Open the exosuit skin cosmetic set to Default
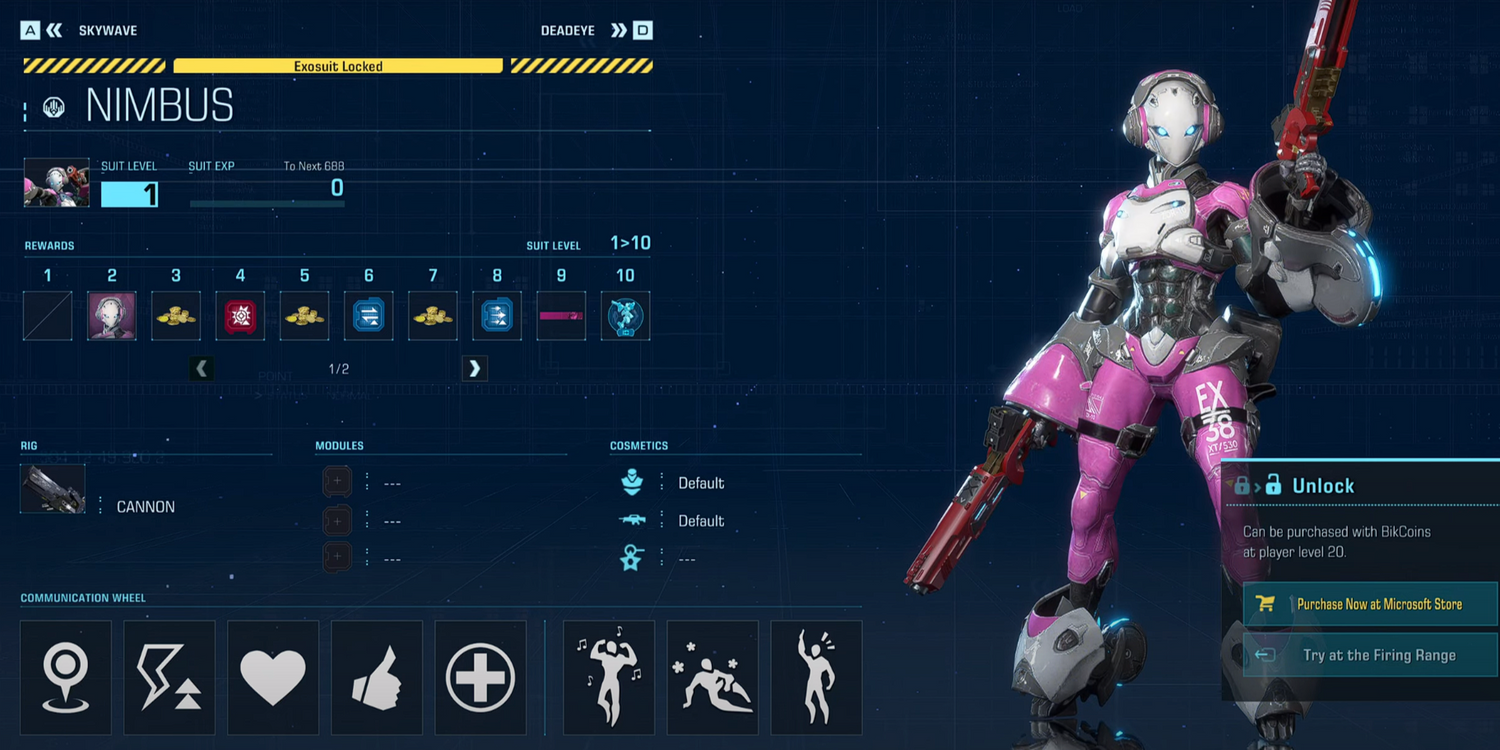This screenshot has height=750, width=1500. pos(700,483)
